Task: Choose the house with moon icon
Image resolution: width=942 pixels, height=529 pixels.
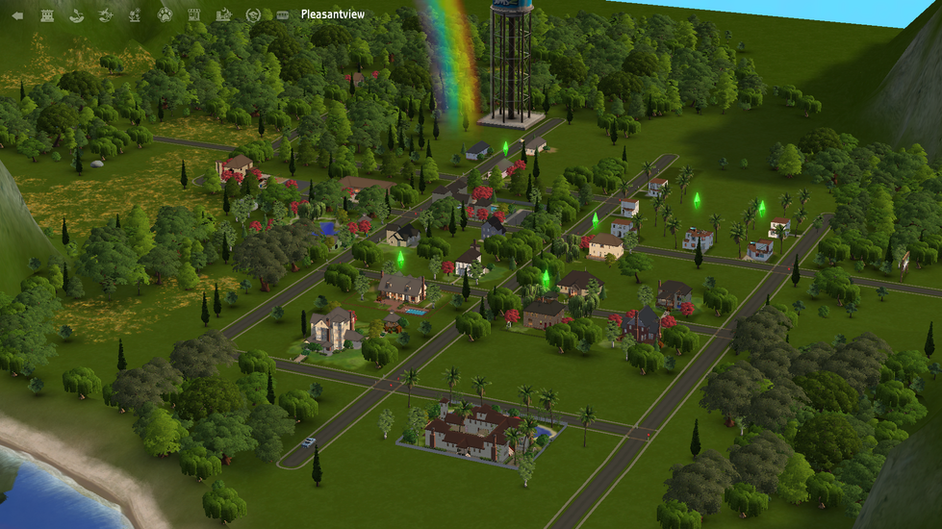Action: click(x=225, y=15)
